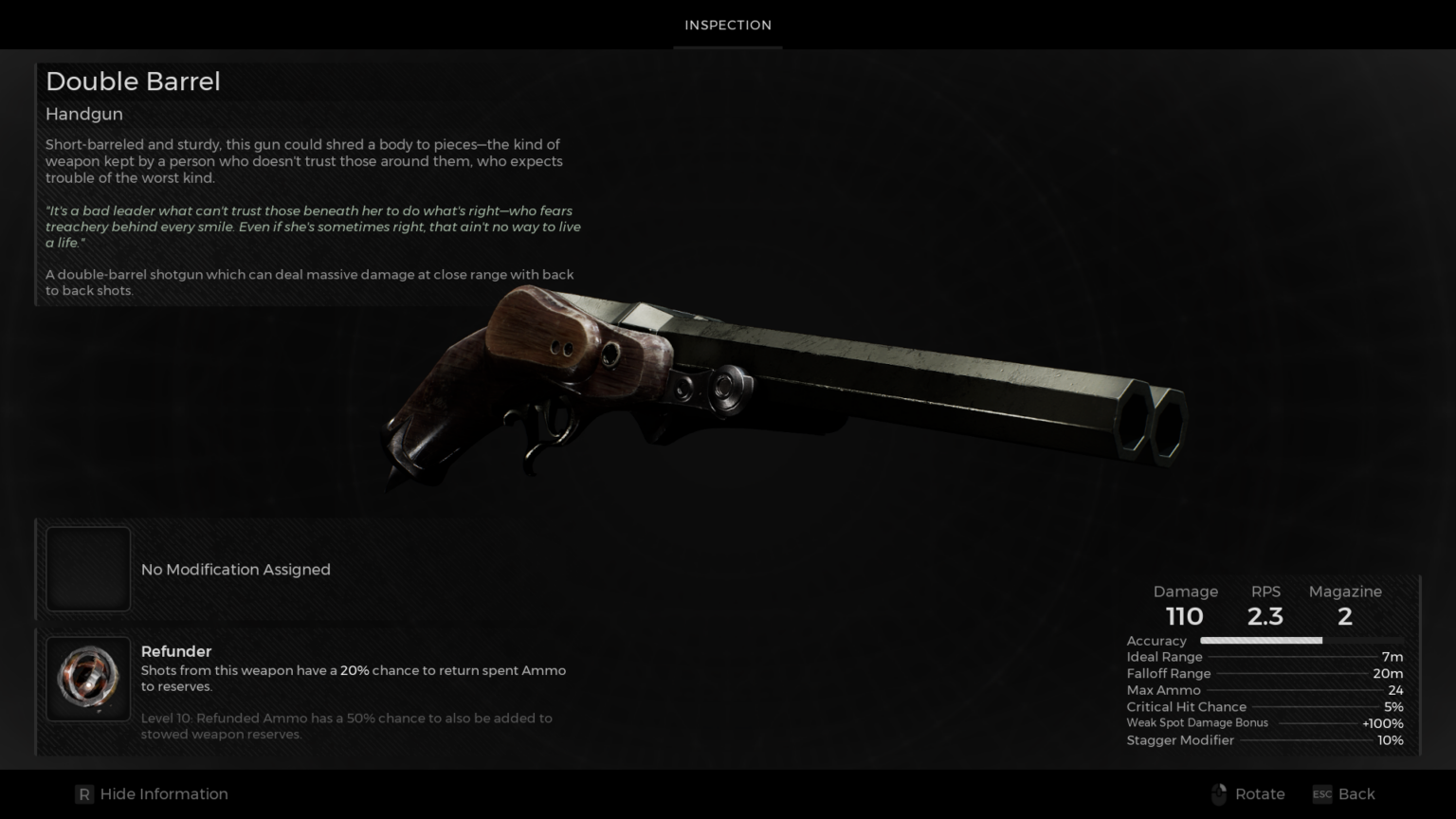The height and width of the screenshot is (819, 1456).
Task: Expand the Refunder Level 10 details
Action: click(x=346, y=725)
